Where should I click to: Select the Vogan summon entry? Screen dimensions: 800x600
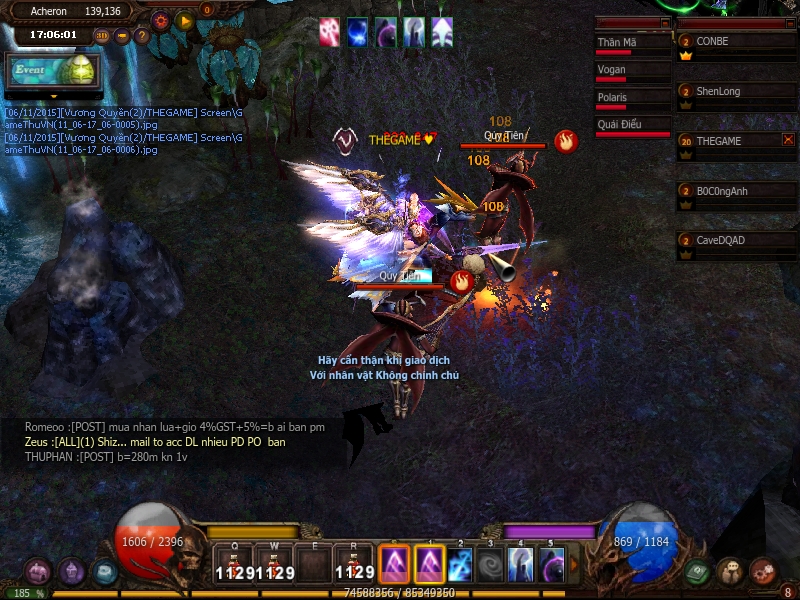coord(633,71)
